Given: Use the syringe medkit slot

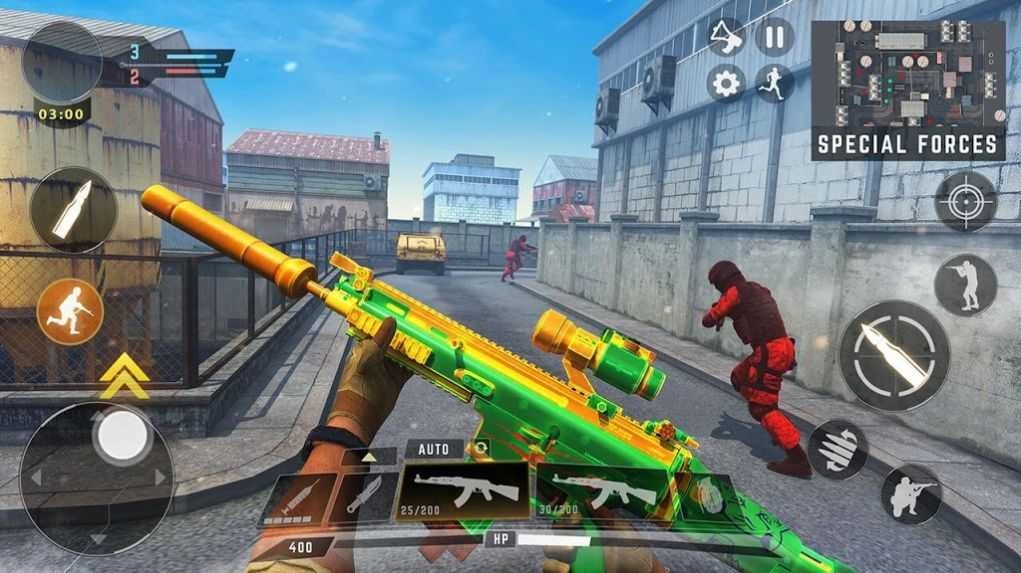Looking at the screenshot, I should click(x=296, y=497).
